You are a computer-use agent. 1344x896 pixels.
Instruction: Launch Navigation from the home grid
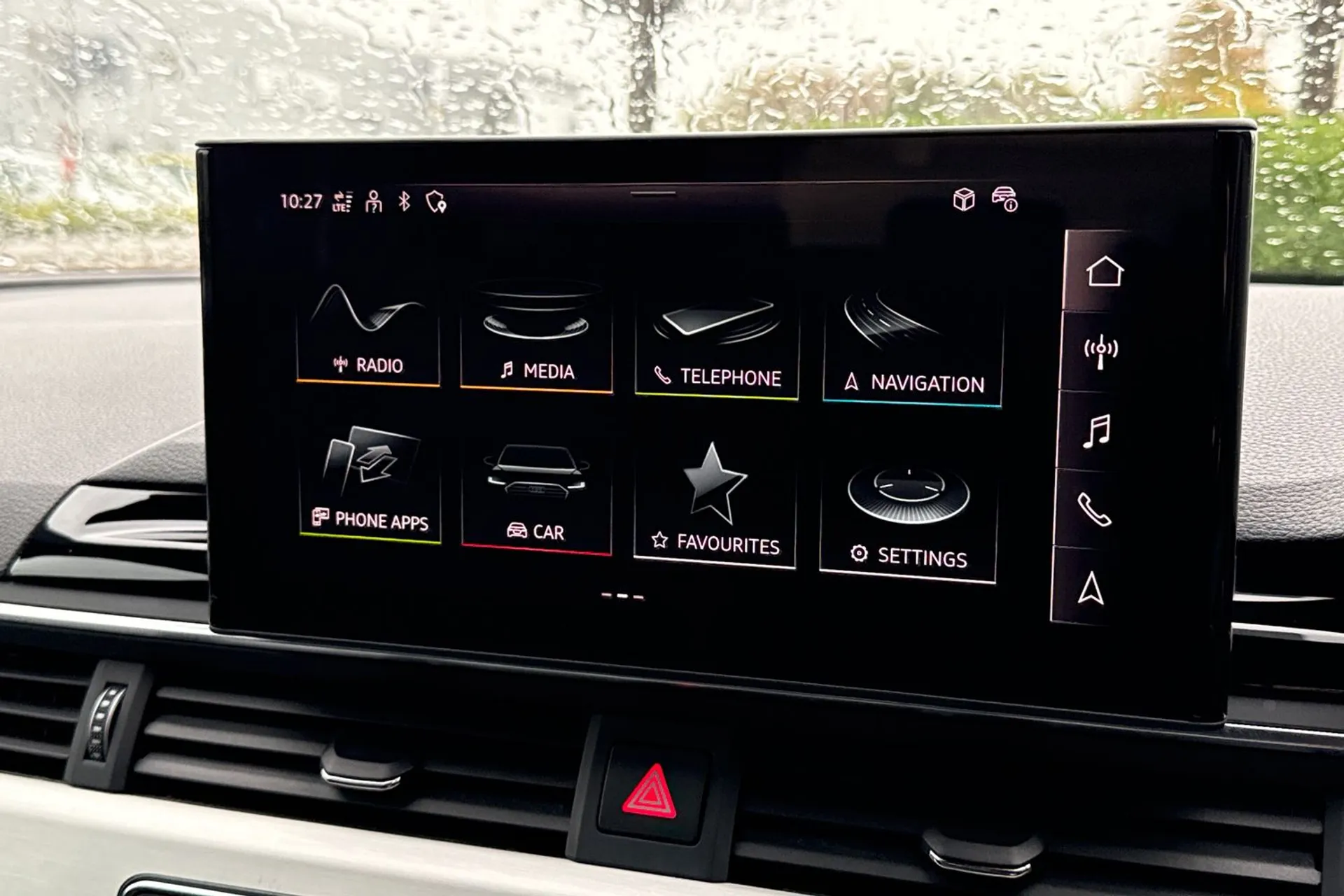(x=906, y=343)
